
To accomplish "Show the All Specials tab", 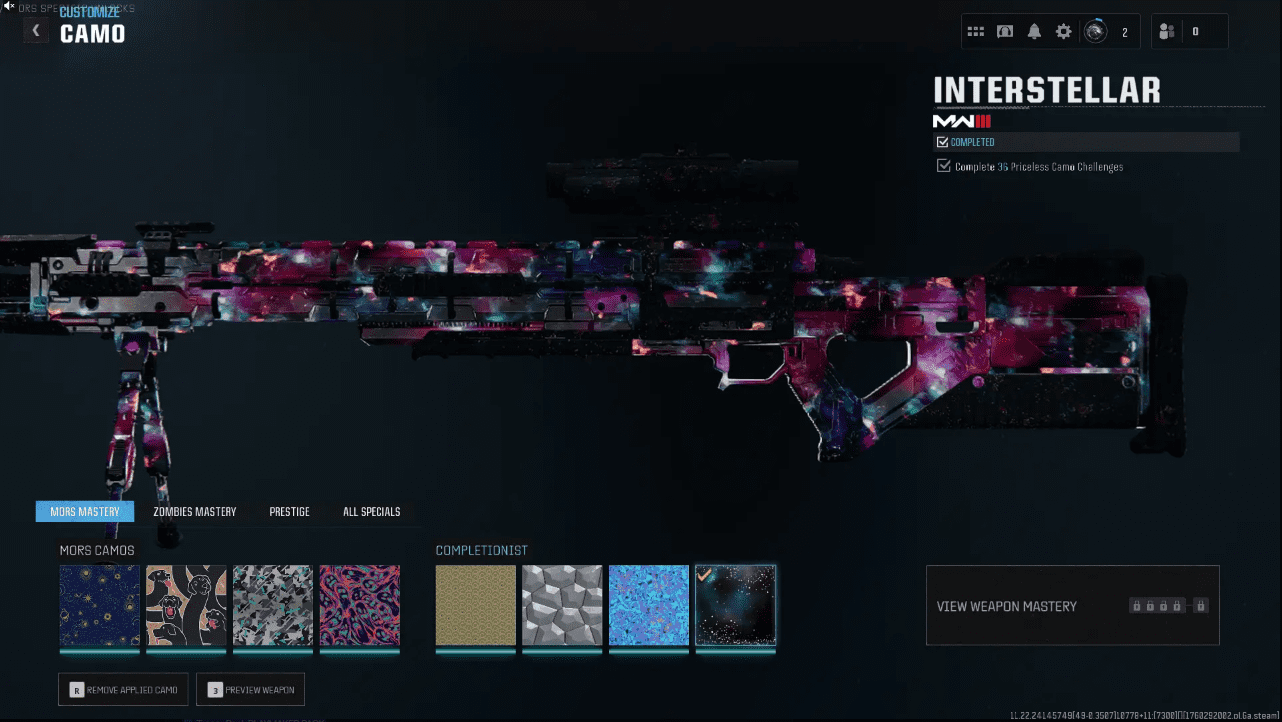I will 371,512.
